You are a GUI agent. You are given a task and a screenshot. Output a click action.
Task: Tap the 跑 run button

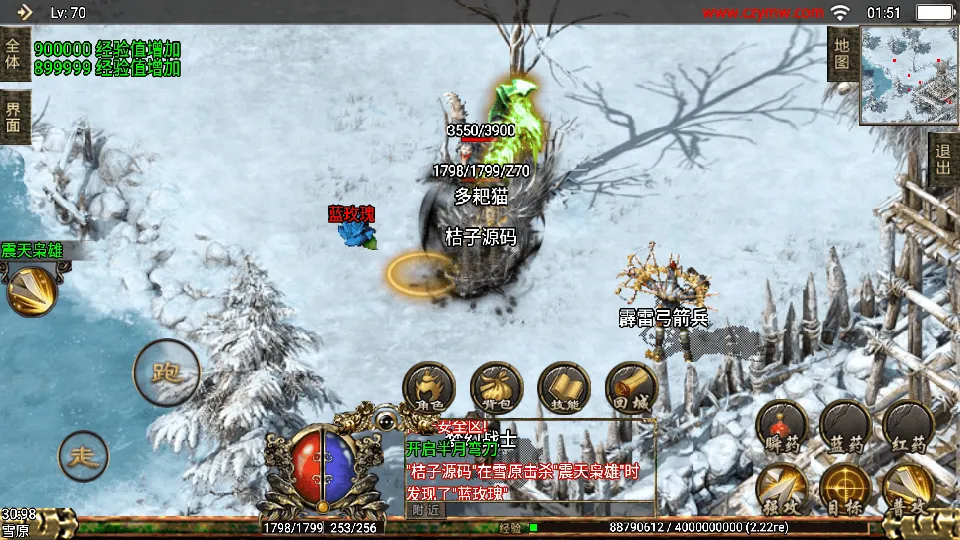166,372
